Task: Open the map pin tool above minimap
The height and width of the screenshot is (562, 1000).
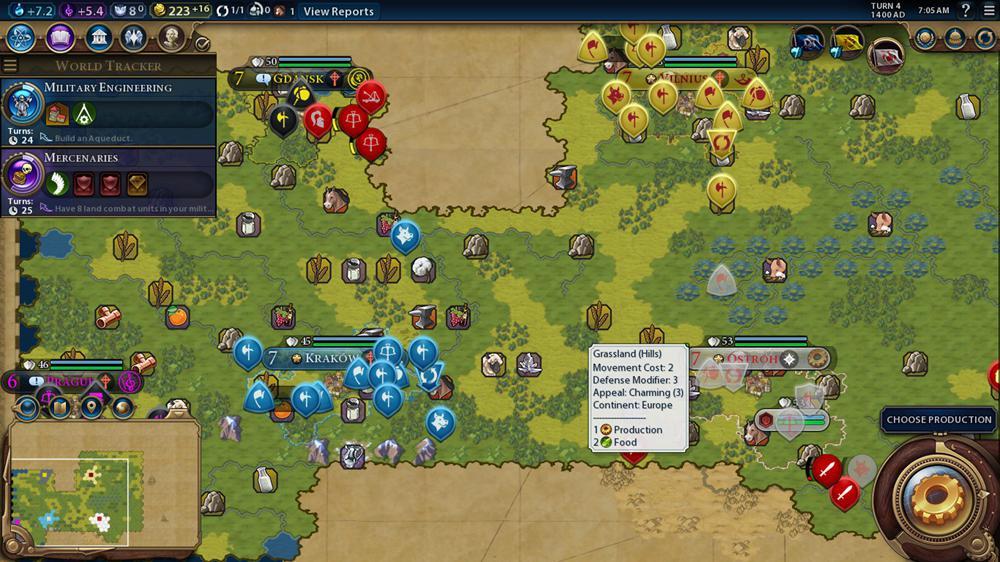Action: click(92, 407)
